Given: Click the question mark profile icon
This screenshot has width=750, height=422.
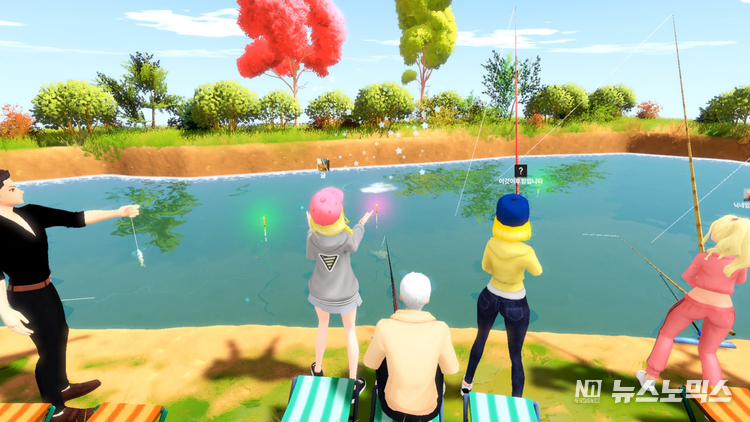Looking at the screenshot, I should click(x=520, y=171).
